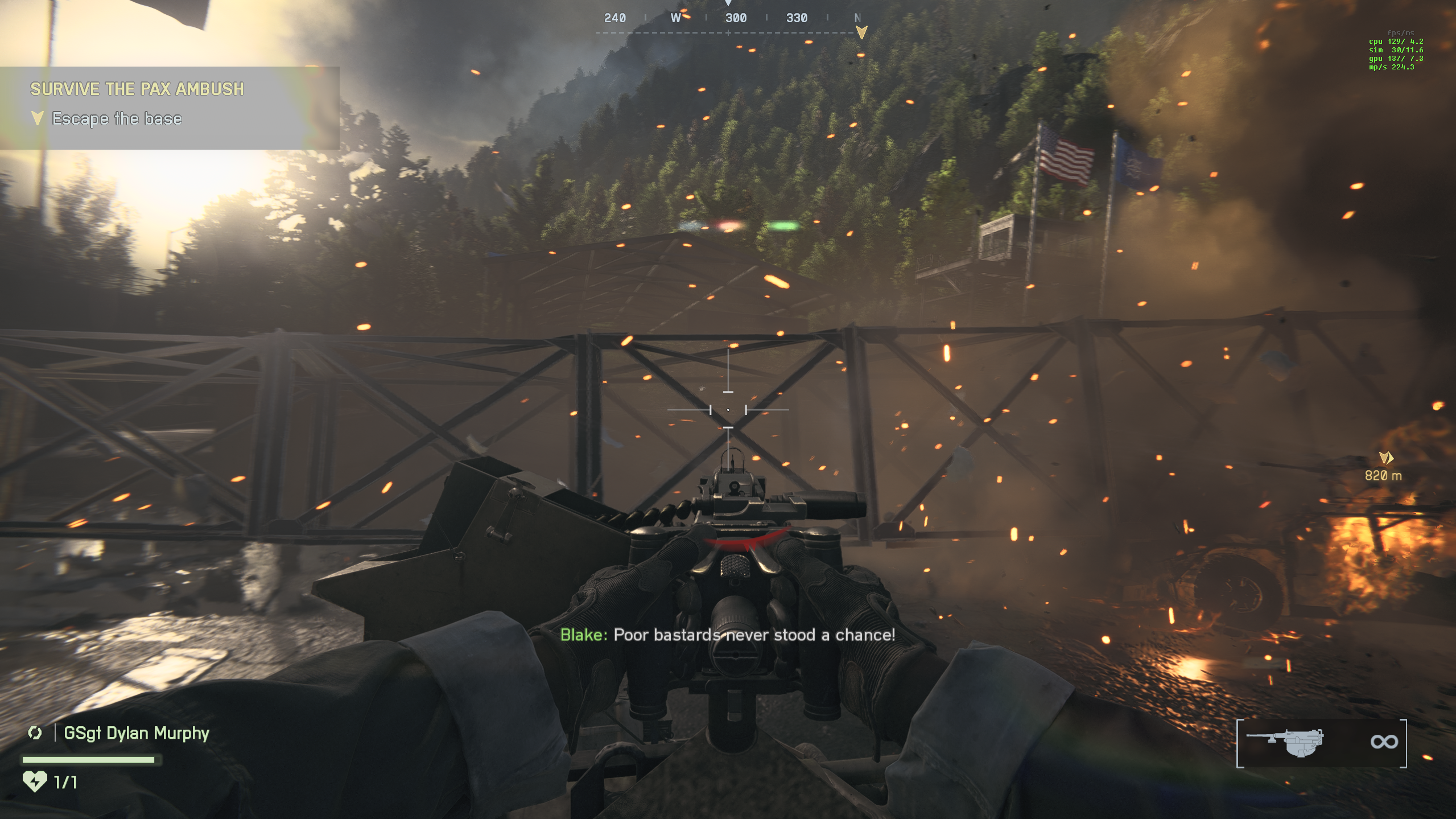This screenshot has height=819, width=1456.
Task: Click the 820 m objective waypoint marker
Action: [x=1385, y=458]
